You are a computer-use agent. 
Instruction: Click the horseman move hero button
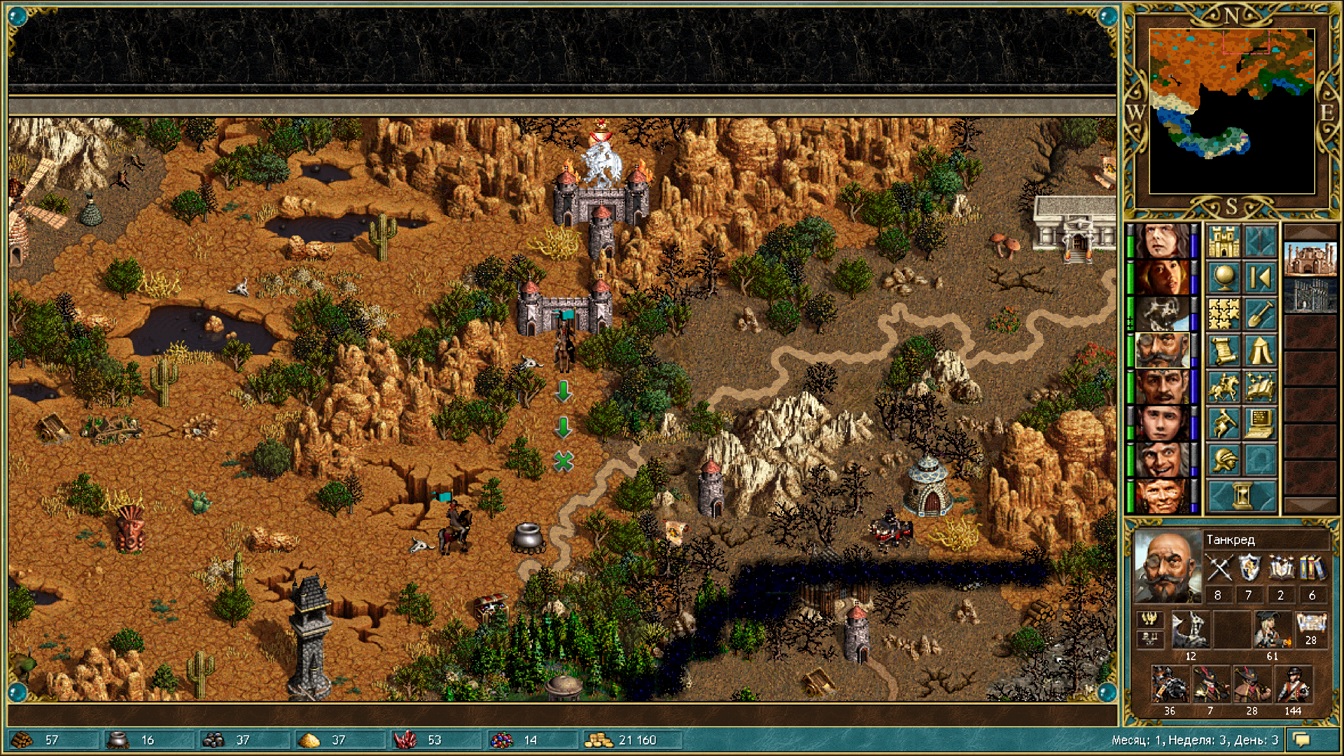1224,386
